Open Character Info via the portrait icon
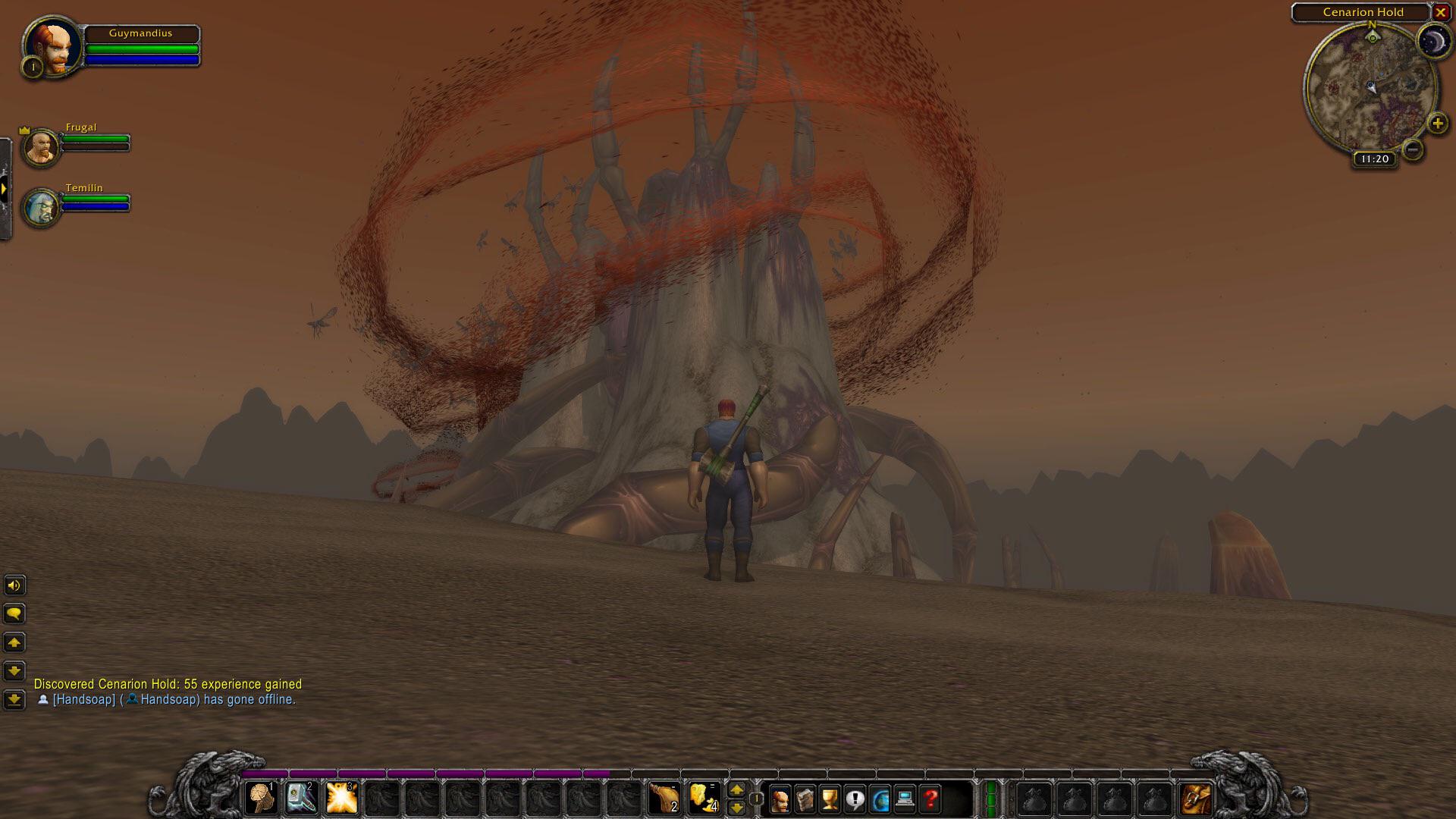Screen dimensions: 1456x819 coord(780,798)
